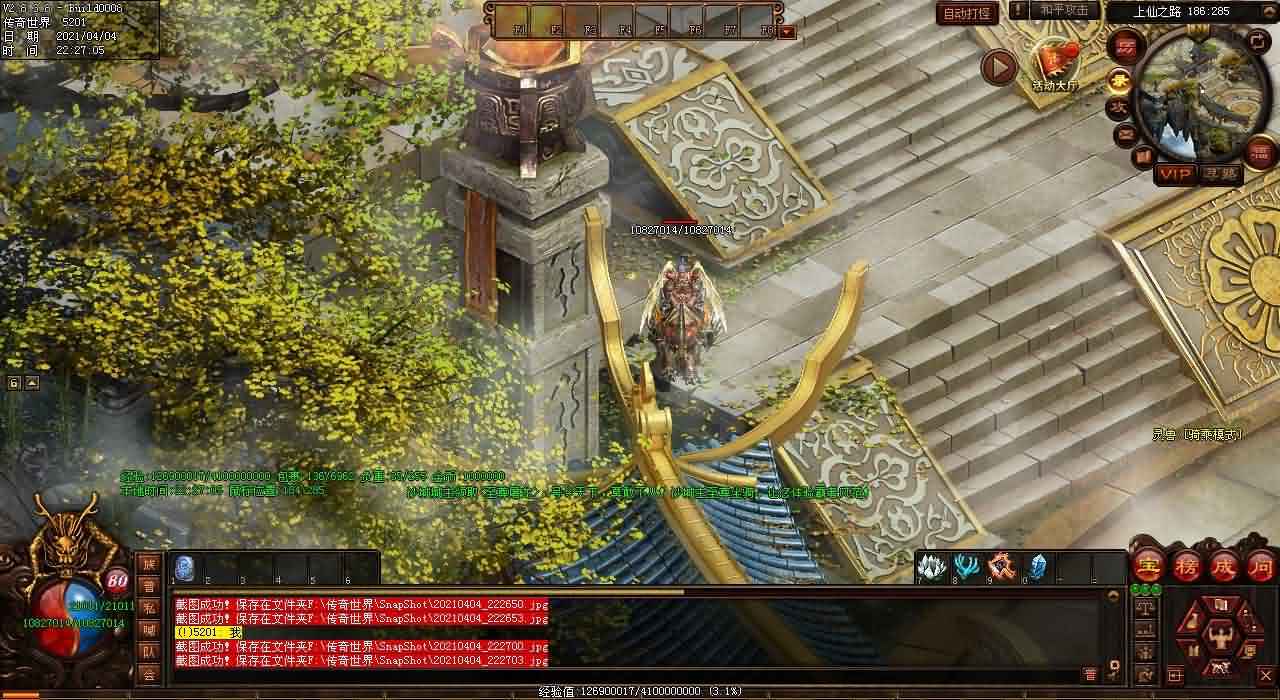Open the 攻 guide button
This screenshot has height=700, width=1280.
1117,108
